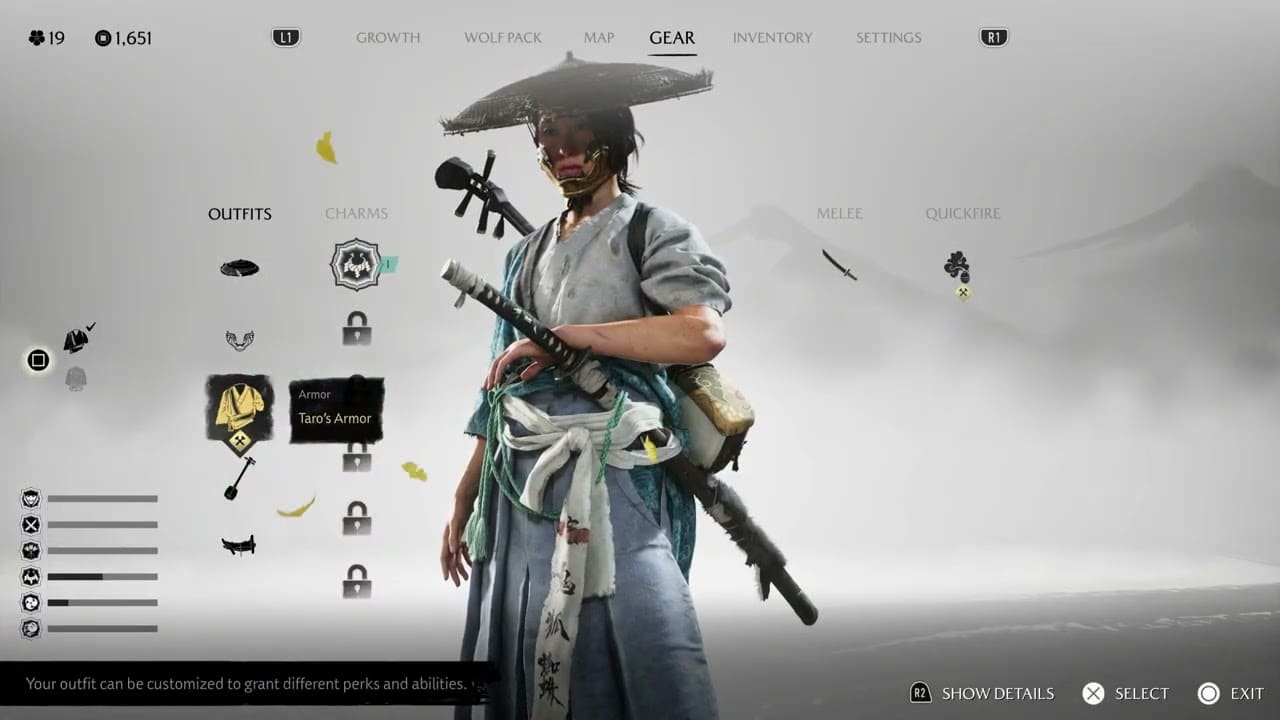The width and height of the screenshot is (1280, 720).
Task: Switch to the Growth tab
Action: 388,38
